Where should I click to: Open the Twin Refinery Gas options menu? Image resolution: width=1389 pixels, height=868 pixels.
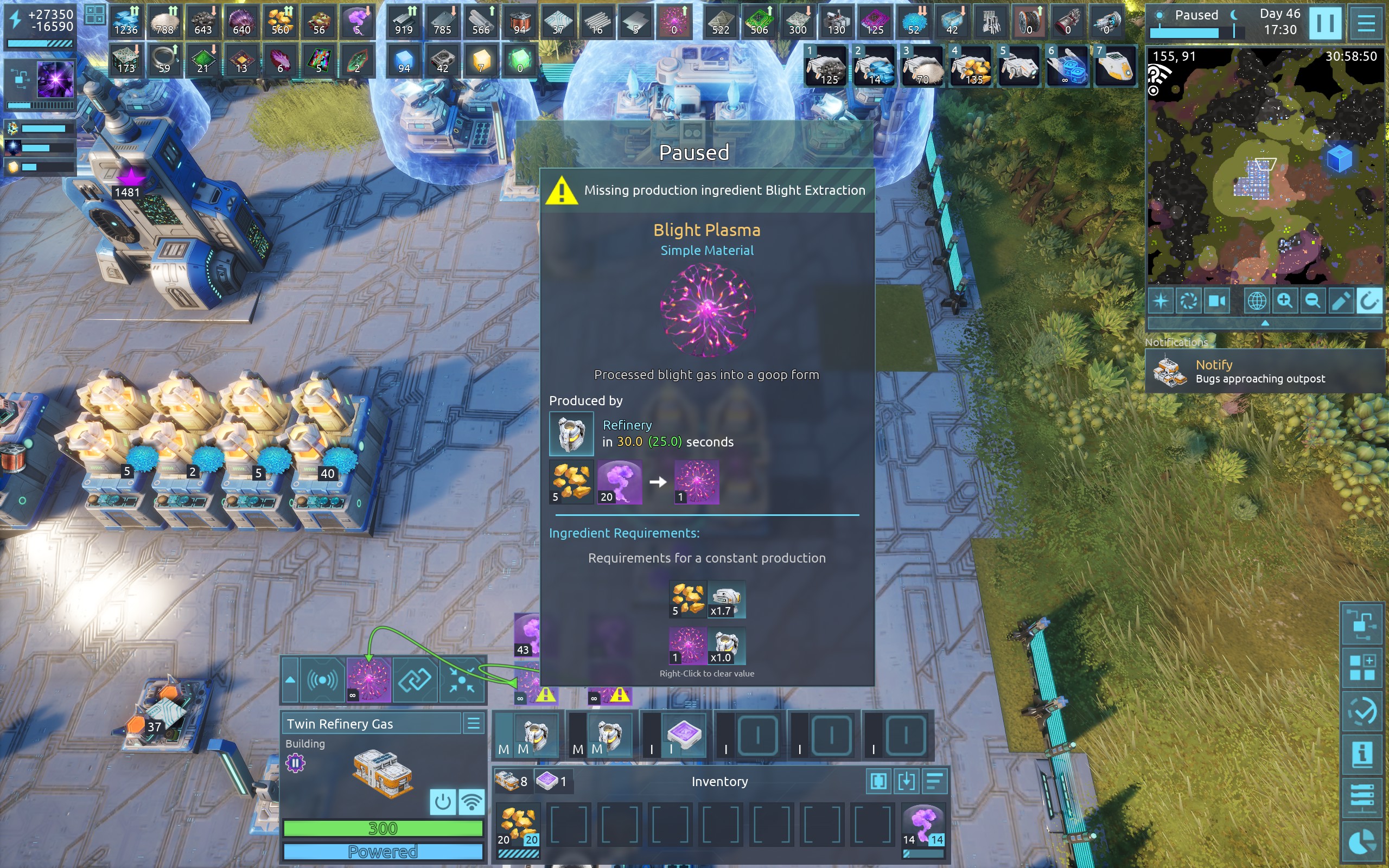coord(474,723)
